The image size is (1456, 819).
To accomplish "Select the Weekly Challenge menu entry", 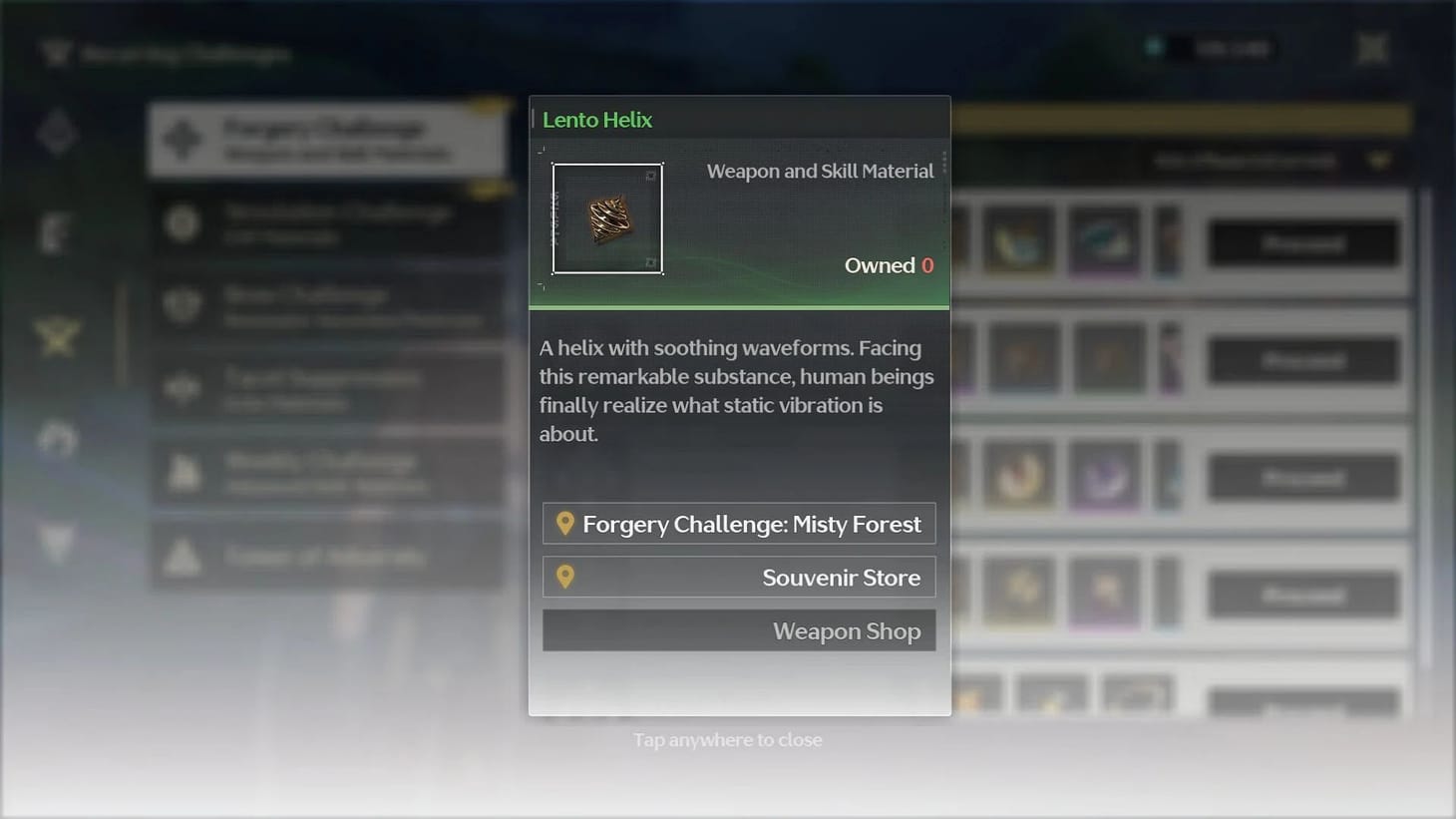I will (329, 472).
